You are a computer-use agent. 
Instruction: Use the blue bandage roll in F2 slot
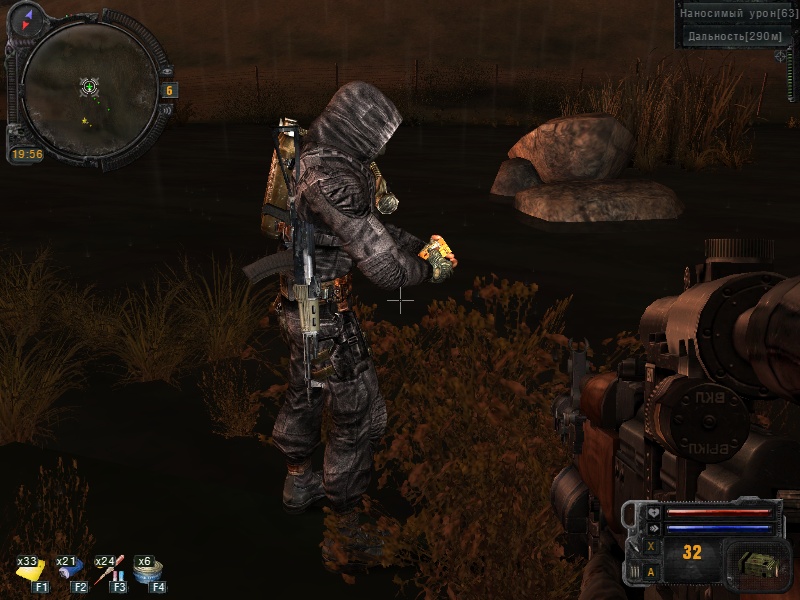pos(71,573)
